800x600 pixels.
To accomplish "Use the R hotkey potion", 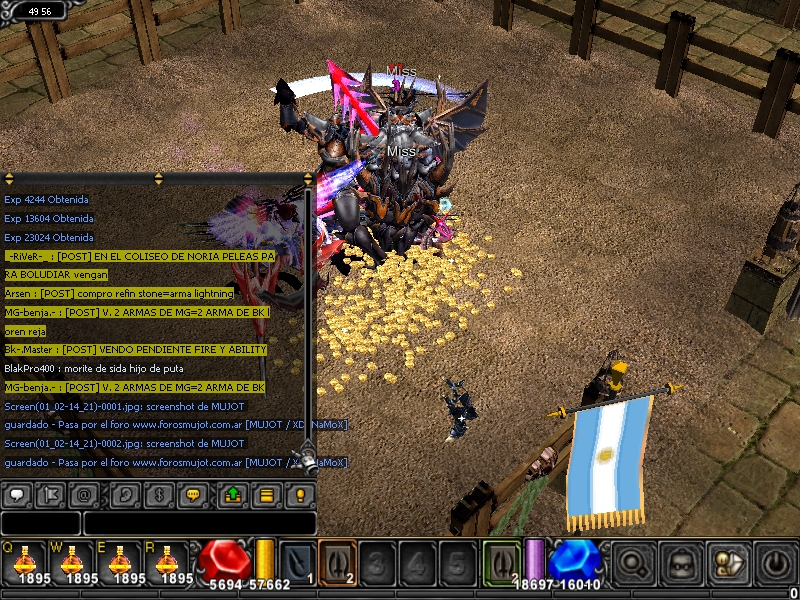I will click(167, 563).
